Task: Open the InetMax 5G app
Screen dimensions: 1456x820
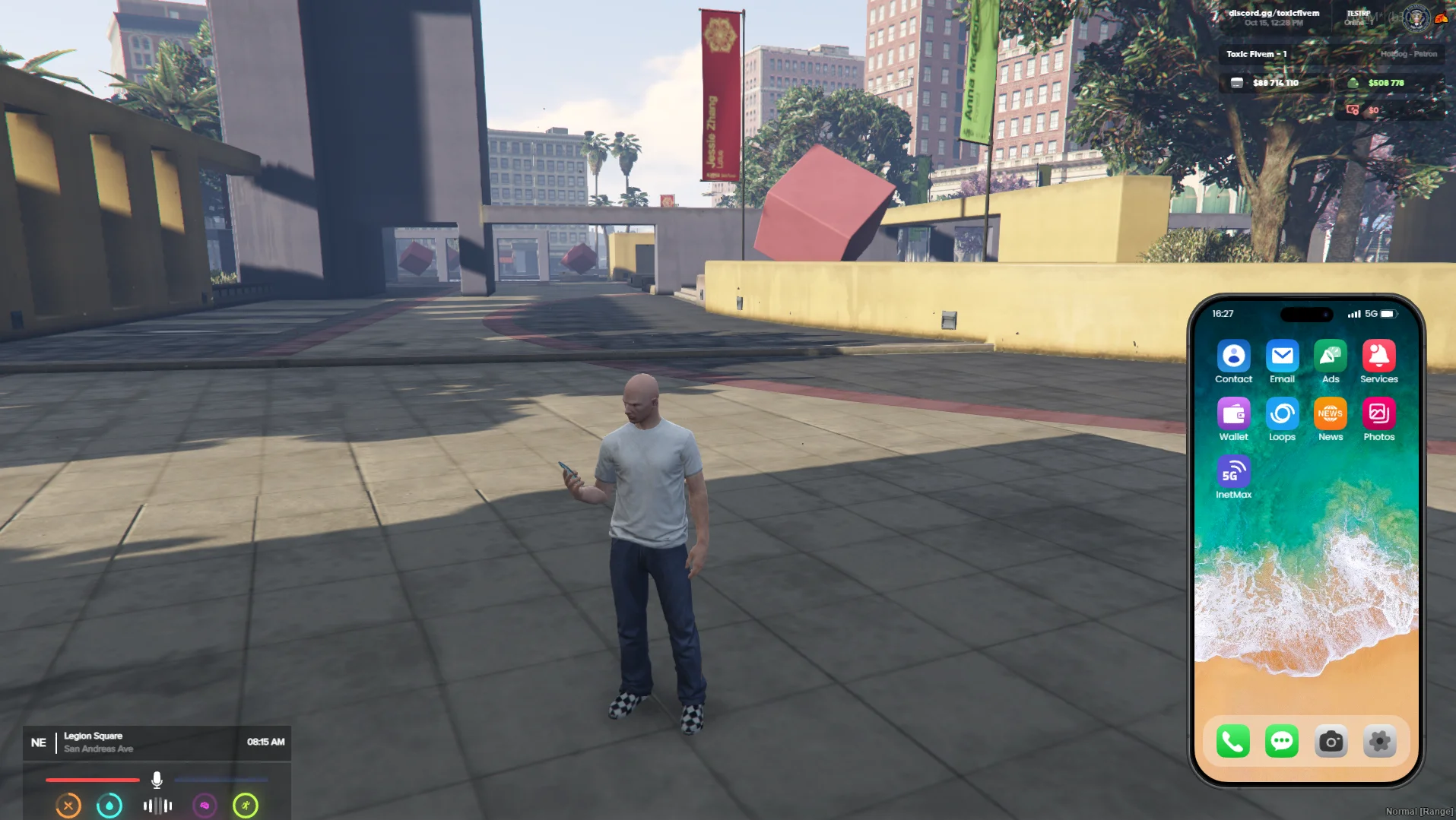Action: 1233,471
